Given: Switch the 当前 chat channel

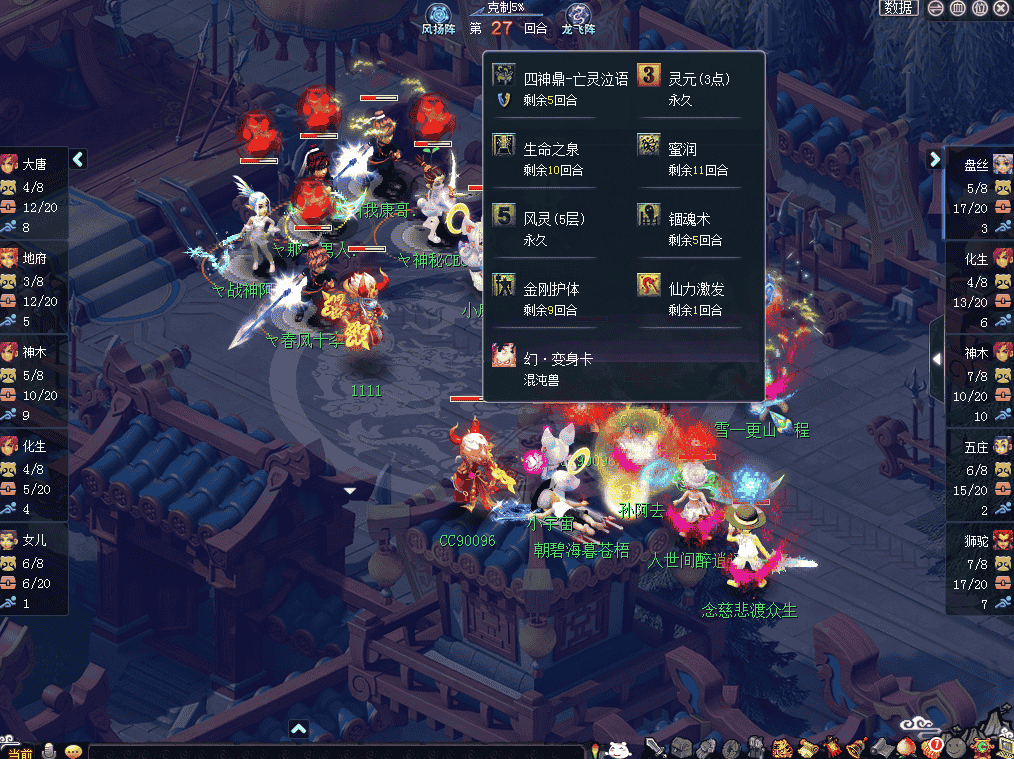Looking at the screenshot, I should click(x=21, y=752).
